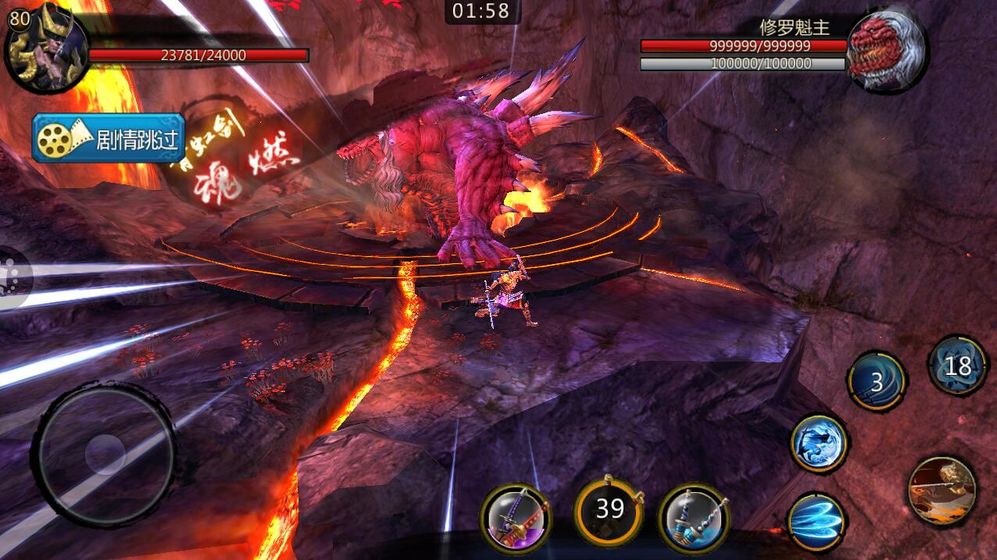Image resolution: width=997 pixels, height=560 pixels.
Task: Switch to the blue chain-whip weapon
Action: (693, 517)
